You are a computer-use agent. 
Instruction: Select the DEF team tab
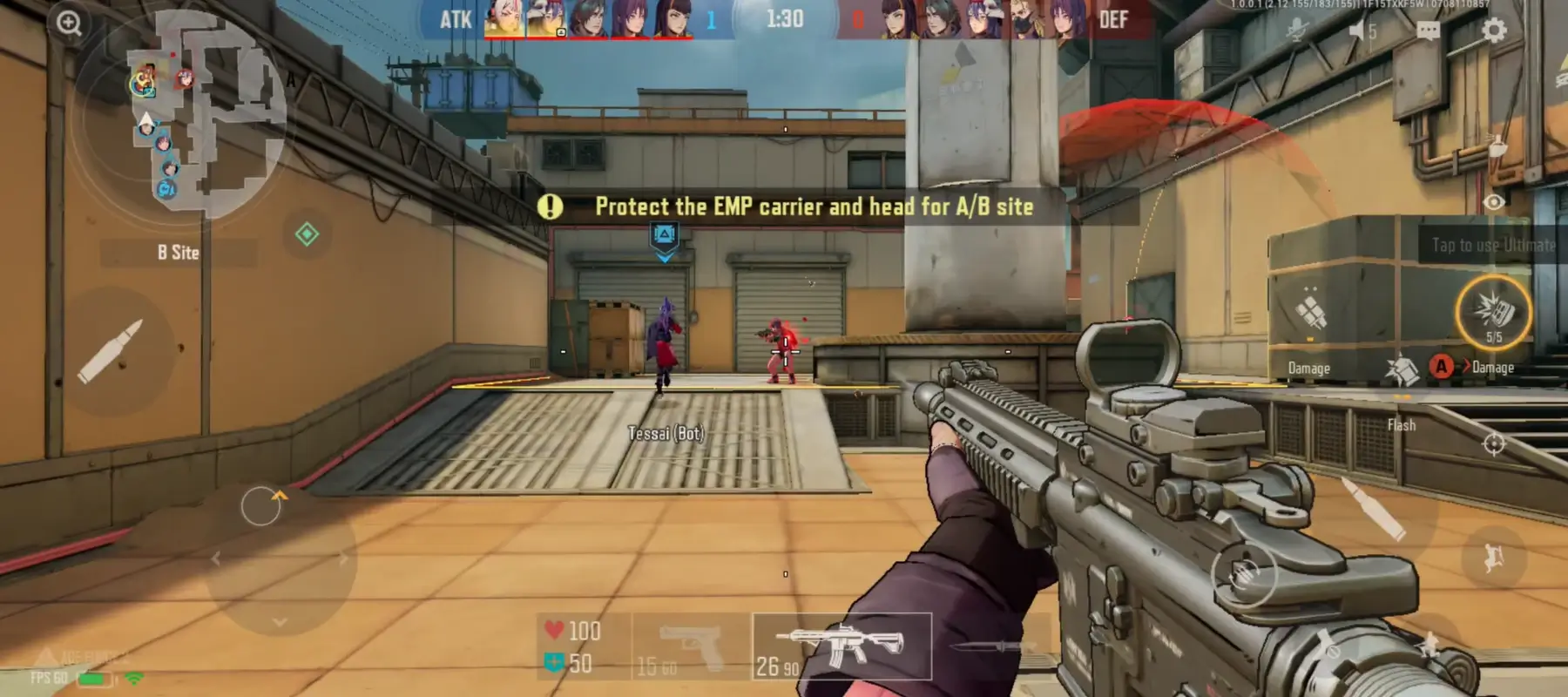click(x=1116, y=20)
